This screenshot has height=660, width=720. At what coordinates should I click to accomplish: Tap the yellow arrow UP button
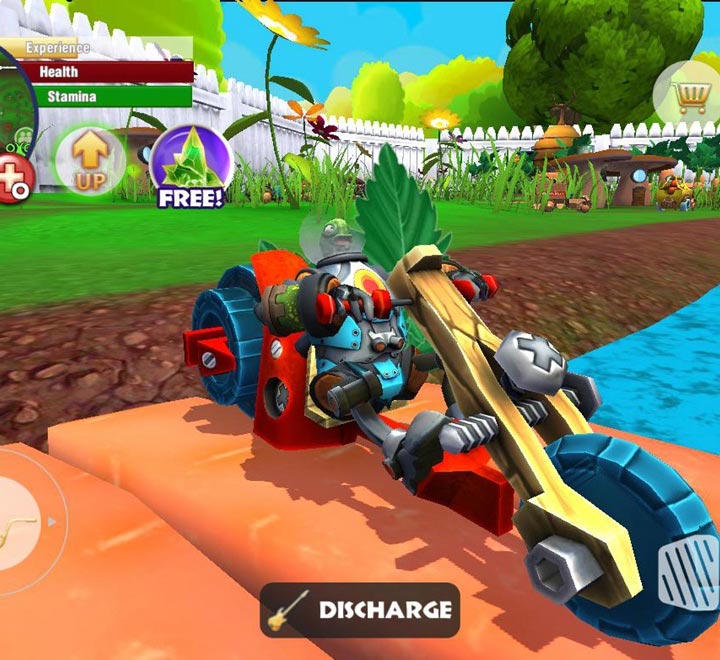tap(90, 160)
